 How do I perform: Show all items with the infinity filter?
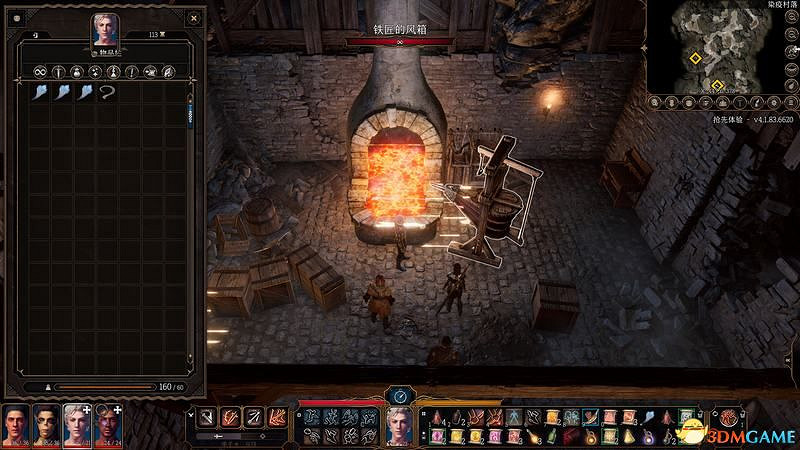tap(40, 71)
